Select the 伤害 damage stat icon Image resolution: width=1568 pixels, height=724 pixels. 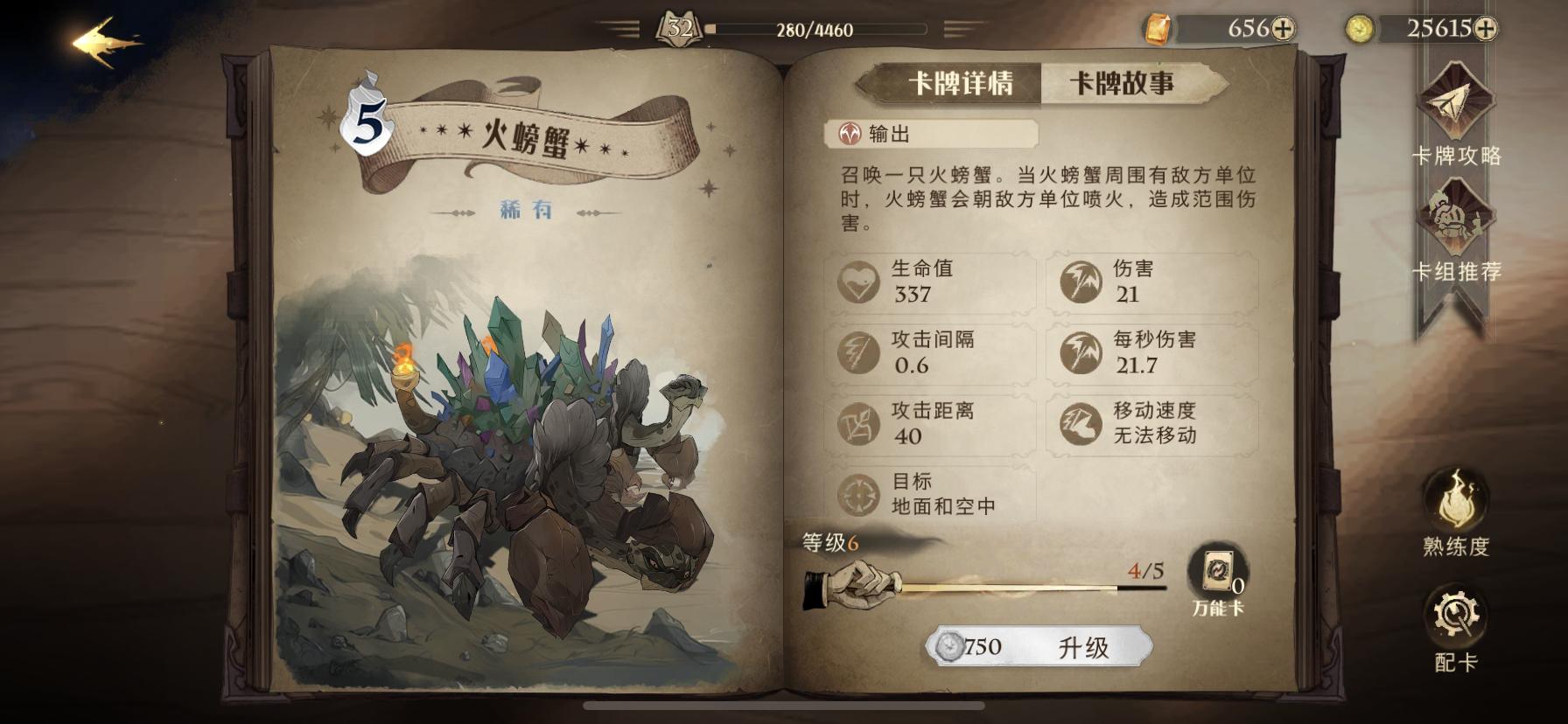(x=1084, y=282)
